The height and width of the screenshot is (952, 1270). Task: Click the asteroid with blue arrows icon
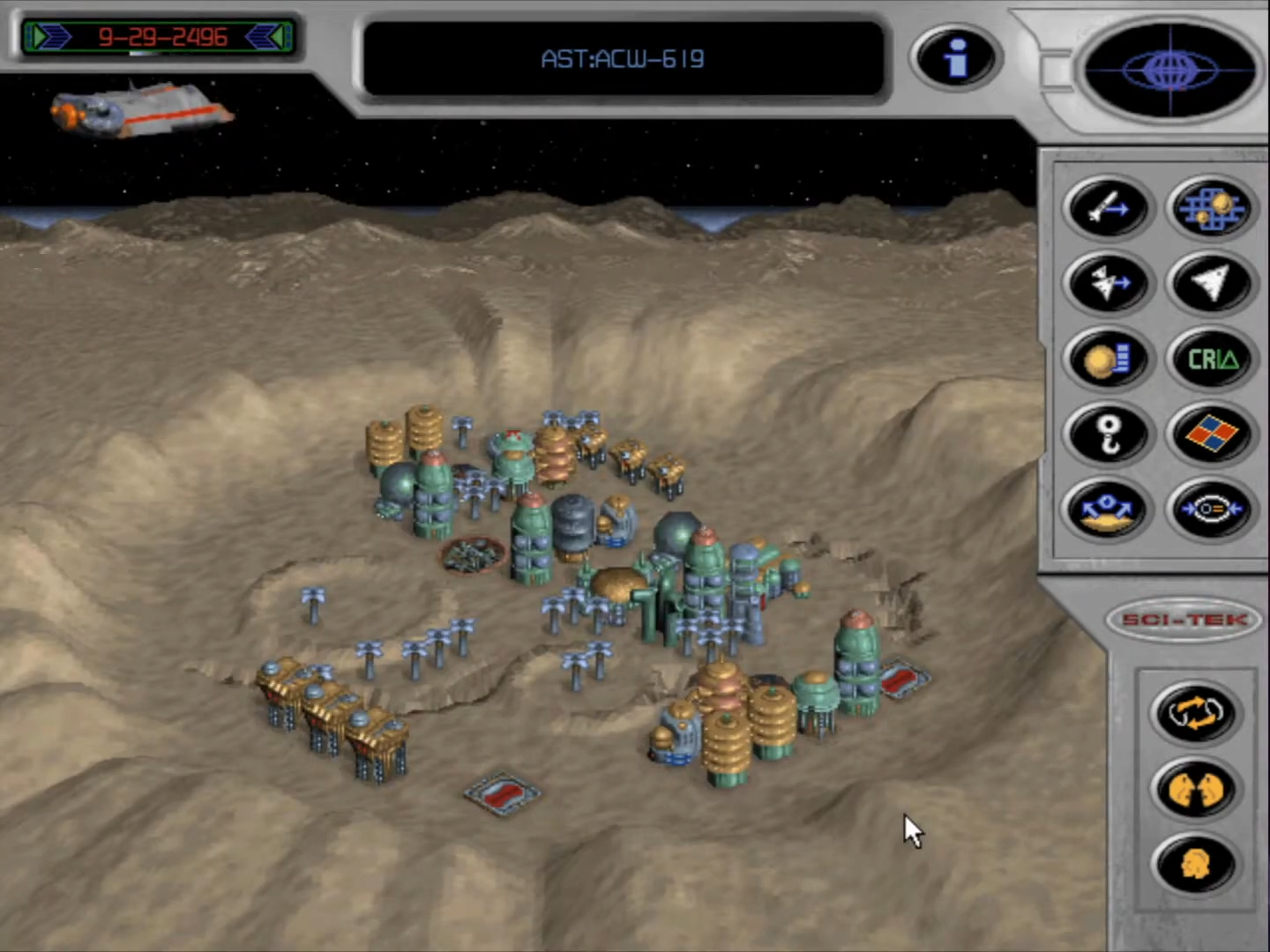point(1108,509)
